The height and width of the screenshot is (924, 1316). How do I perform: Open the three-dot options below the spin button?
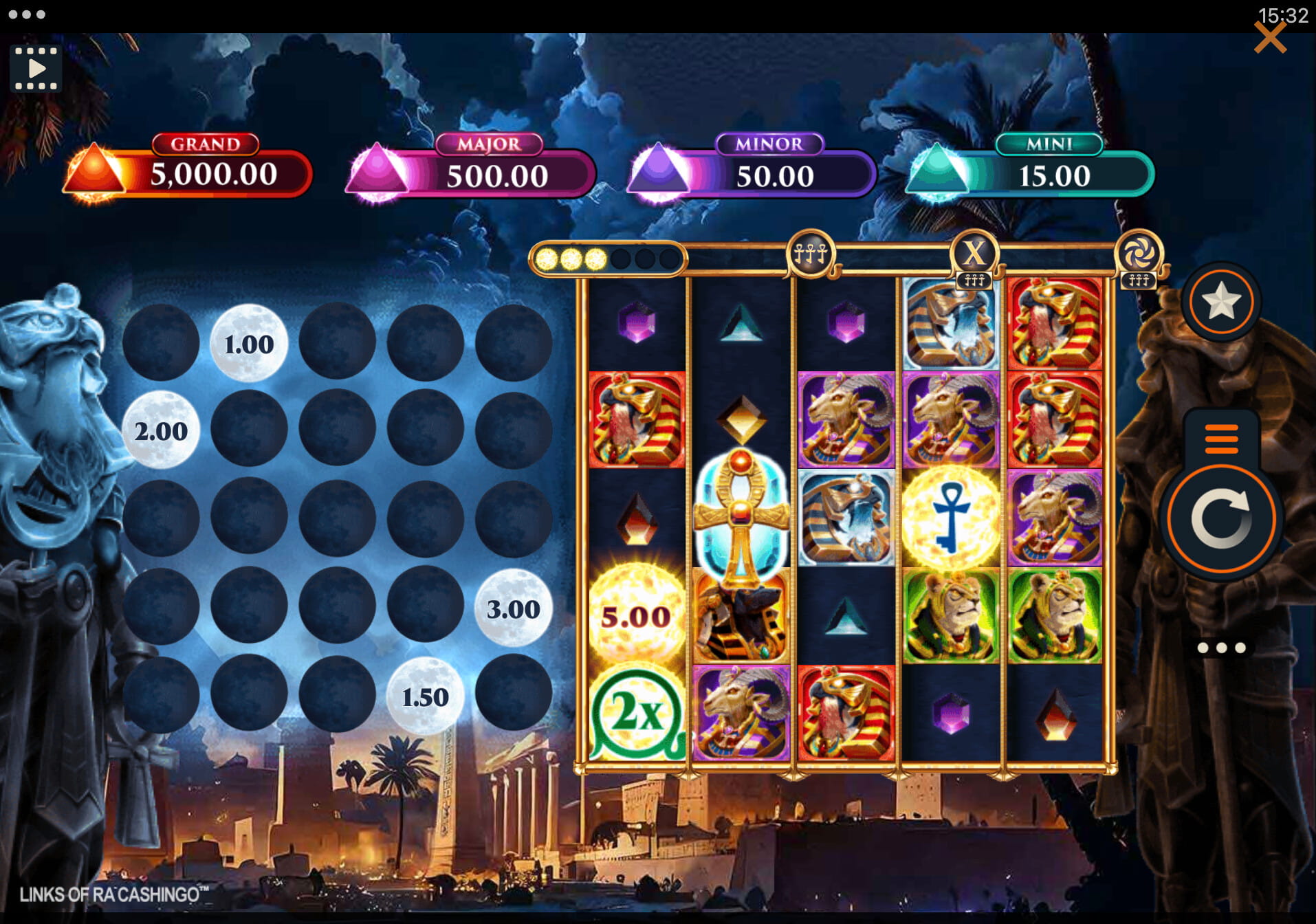[x=1221, y=648]
